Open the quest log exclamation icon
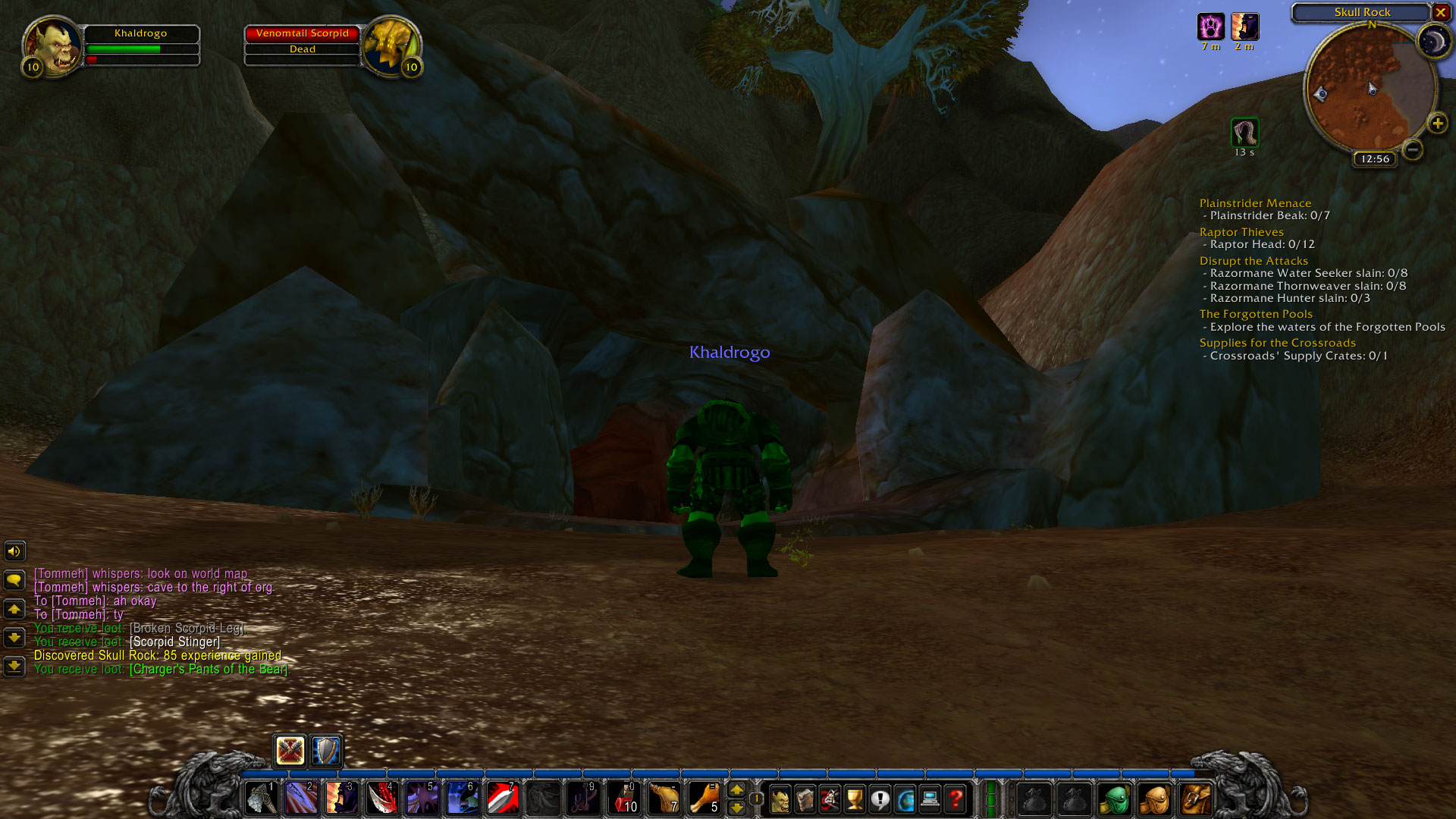This screenshot has height=819, width=1456. (x=880, y=799)
